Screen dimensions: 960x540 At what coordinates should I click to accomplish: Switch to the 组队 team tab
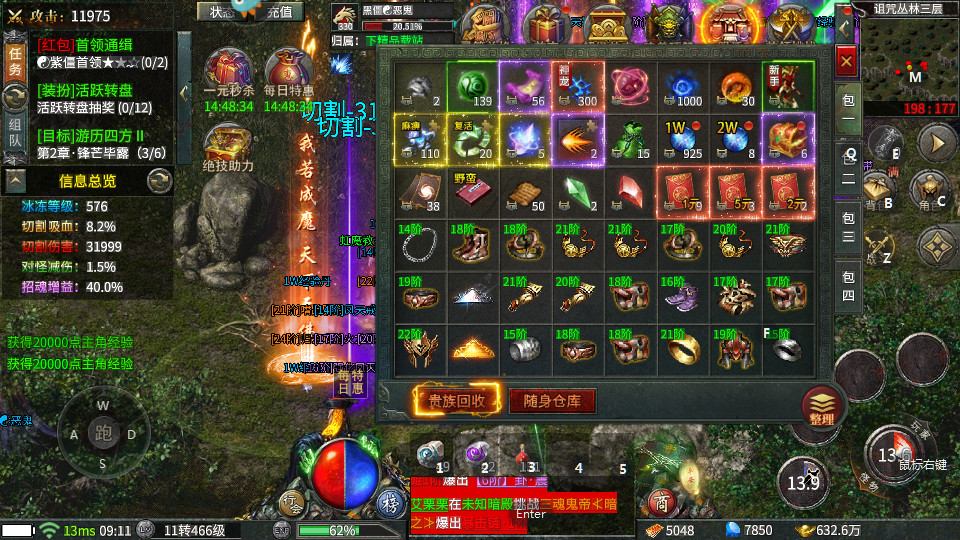pyautogui.click(x=15, y=132)
